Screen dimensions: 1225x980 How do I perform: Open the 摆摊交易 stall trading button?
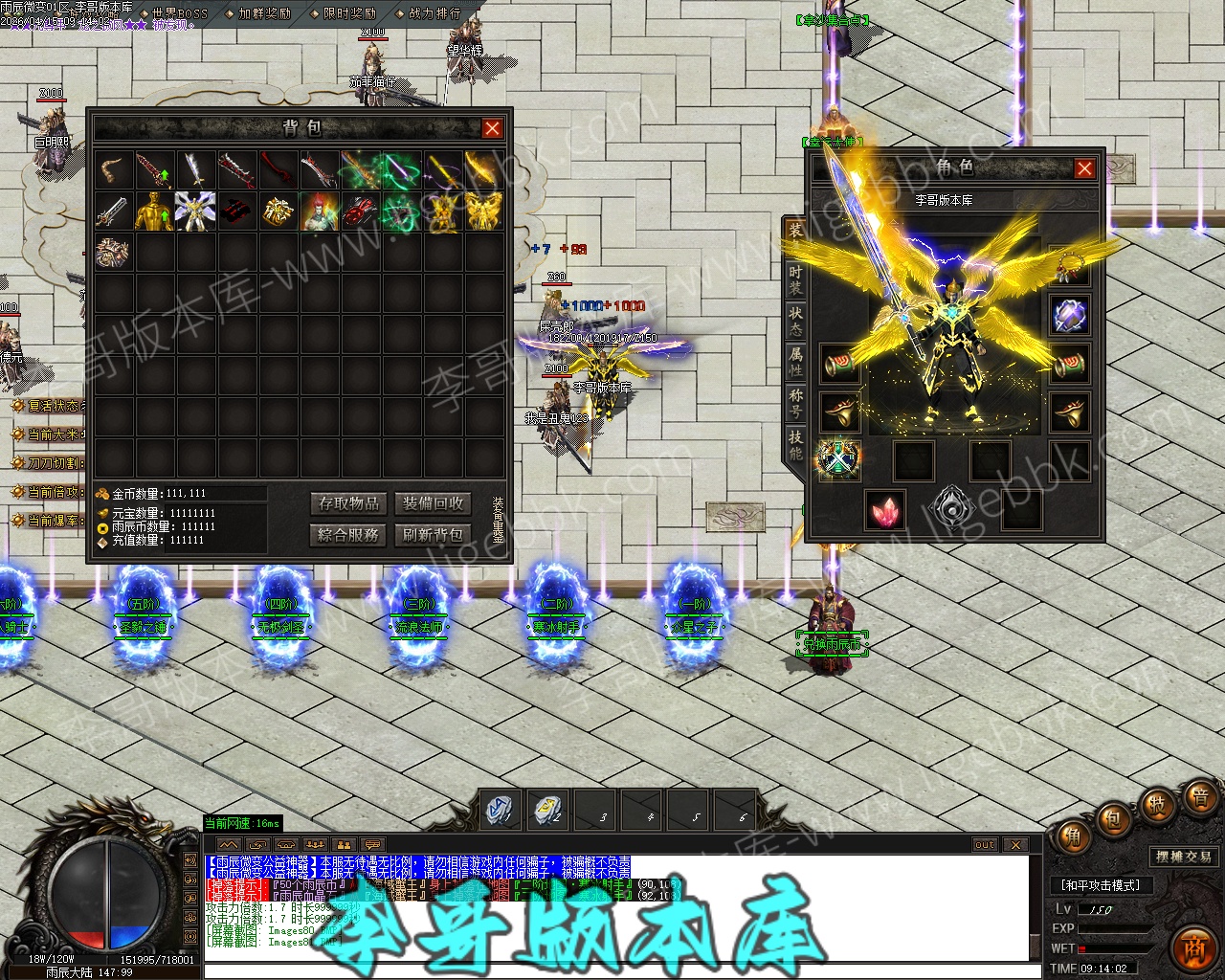tap(1183, 857)
